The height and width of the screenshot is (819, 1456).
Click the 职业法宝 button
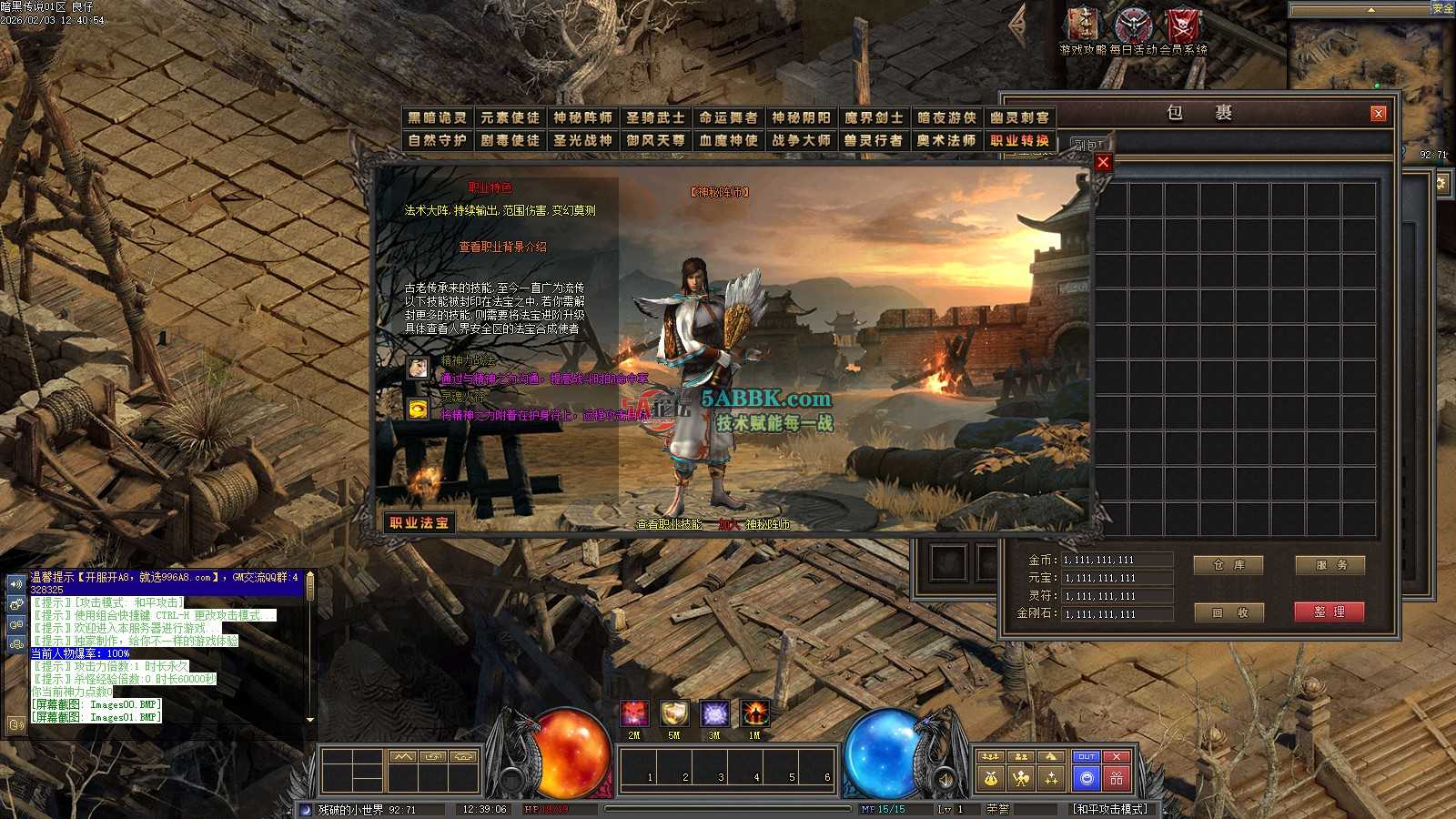(x=420, y=522)
